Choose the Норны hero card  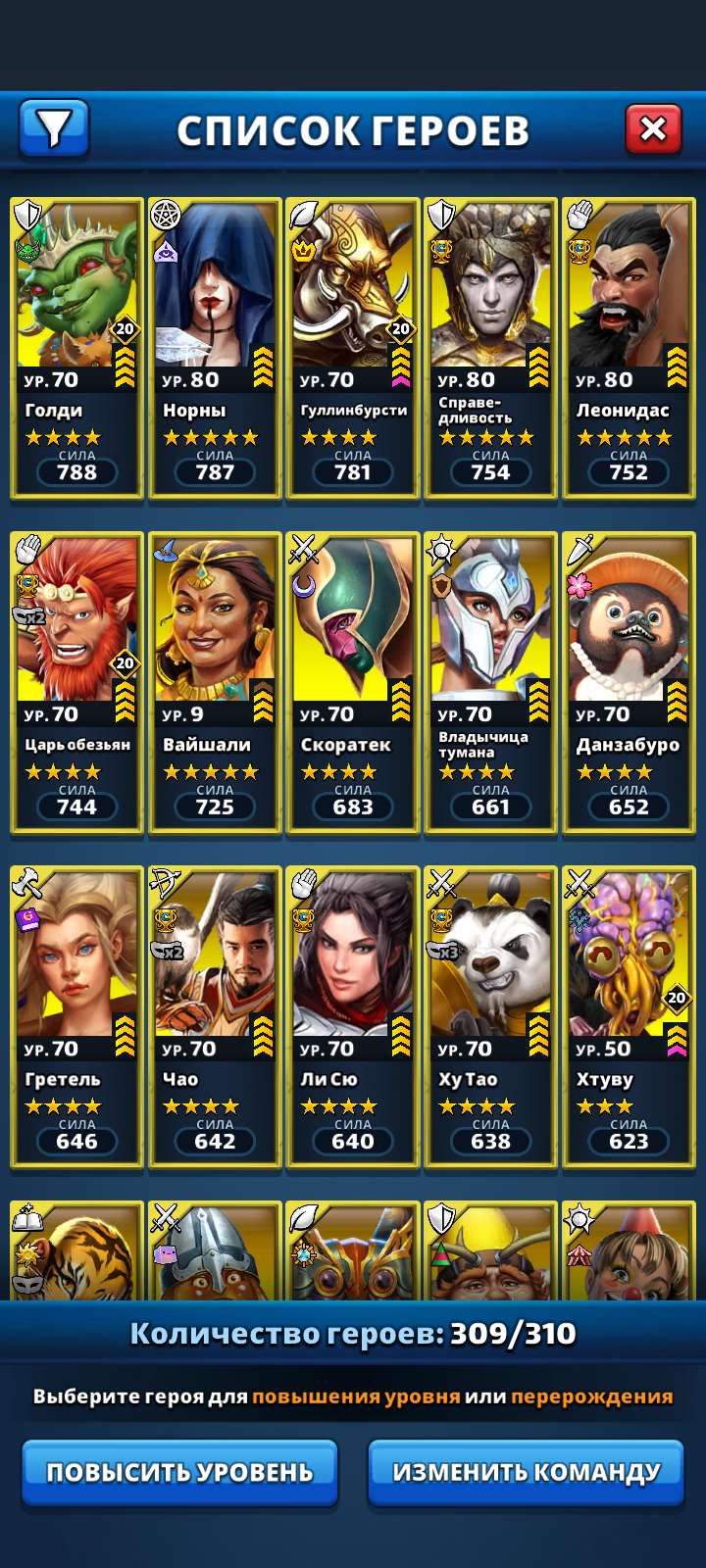click(215, 348)
